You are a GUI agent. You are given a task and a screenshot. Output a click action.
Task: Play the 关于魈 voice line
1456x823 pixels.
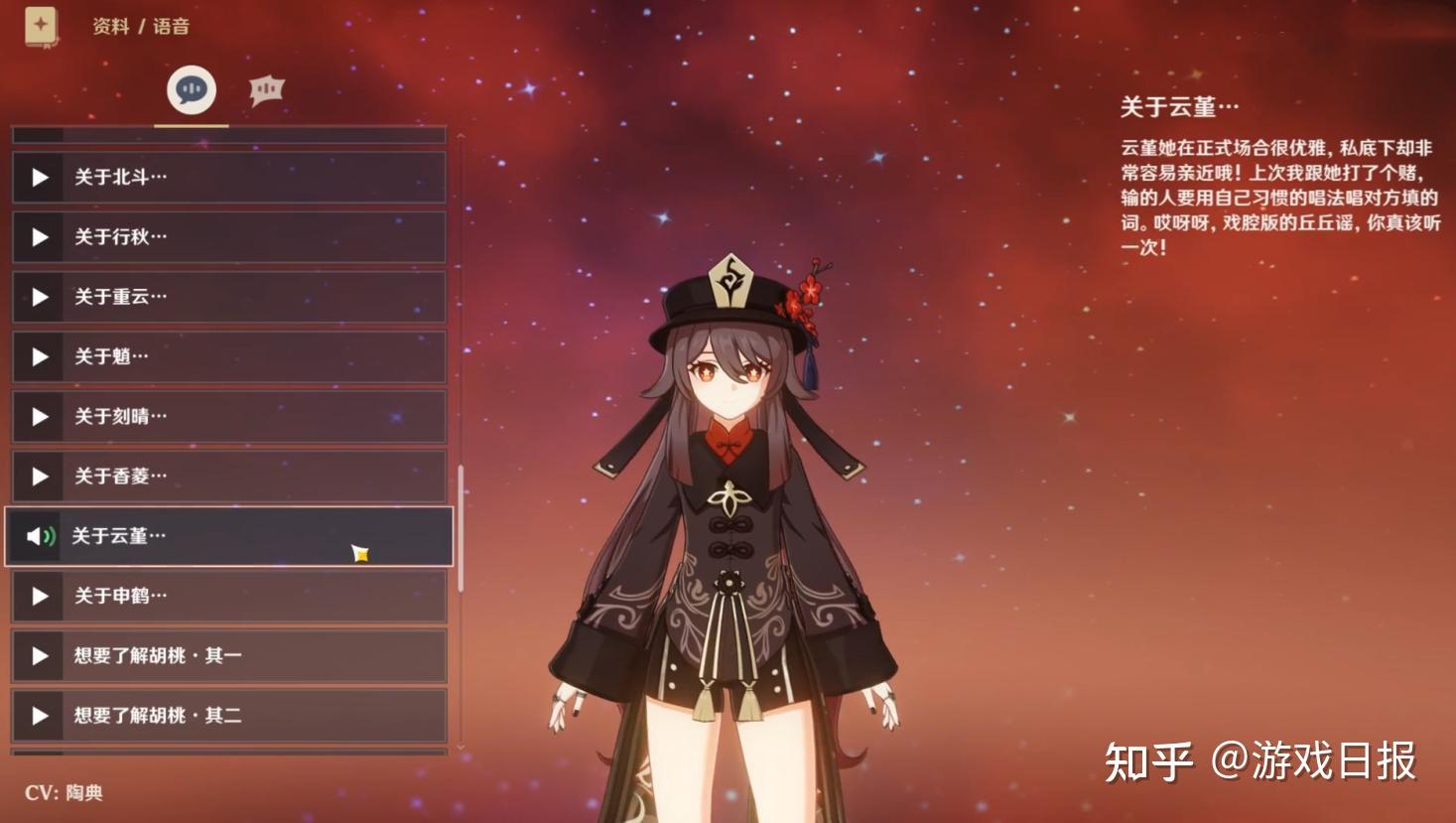(228, 356)
